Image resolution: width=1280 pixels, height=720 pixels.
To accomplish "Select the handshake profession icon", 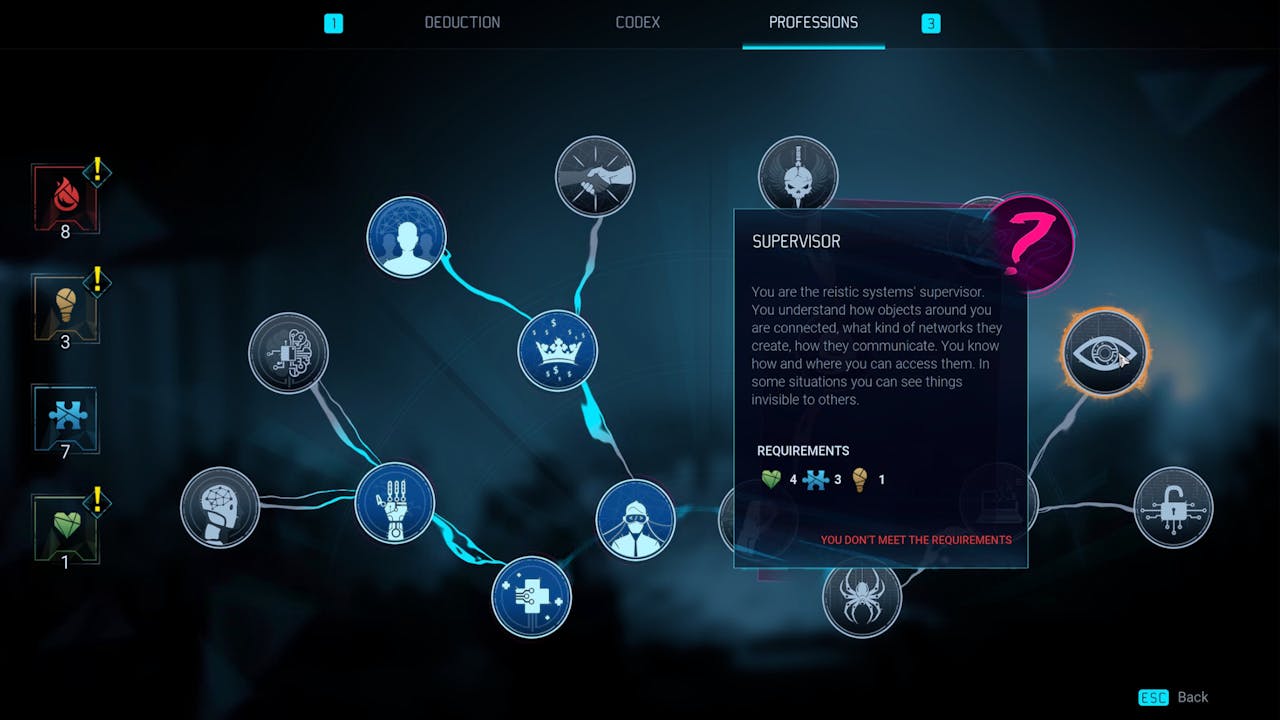I will click(x=595, y=176).
